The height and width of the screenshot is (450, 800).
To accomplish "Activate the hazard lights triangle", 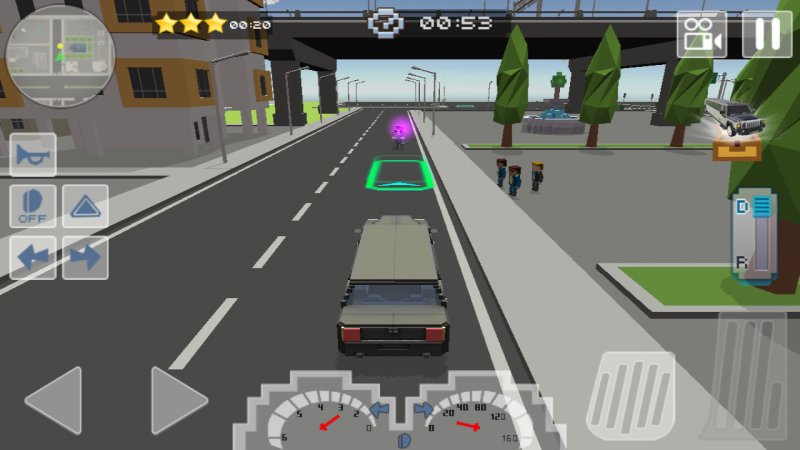I will 85,206.
